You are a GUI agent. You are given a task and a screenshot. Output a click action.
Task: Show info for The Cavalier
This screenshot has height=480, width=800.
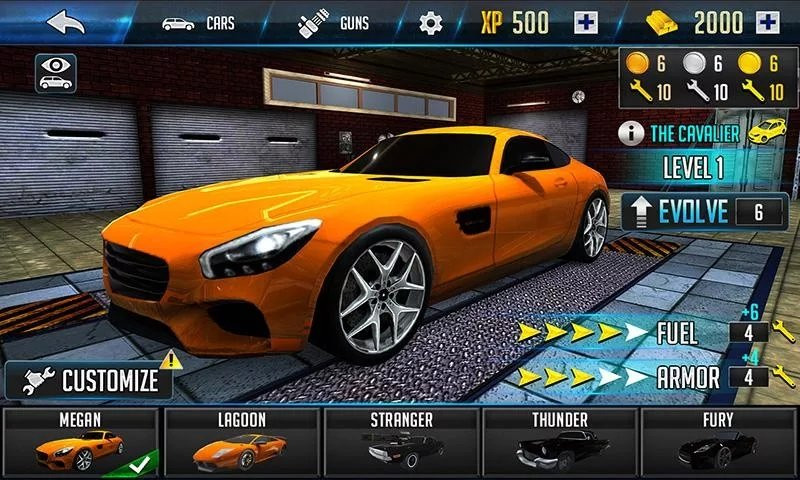(631, 133)
